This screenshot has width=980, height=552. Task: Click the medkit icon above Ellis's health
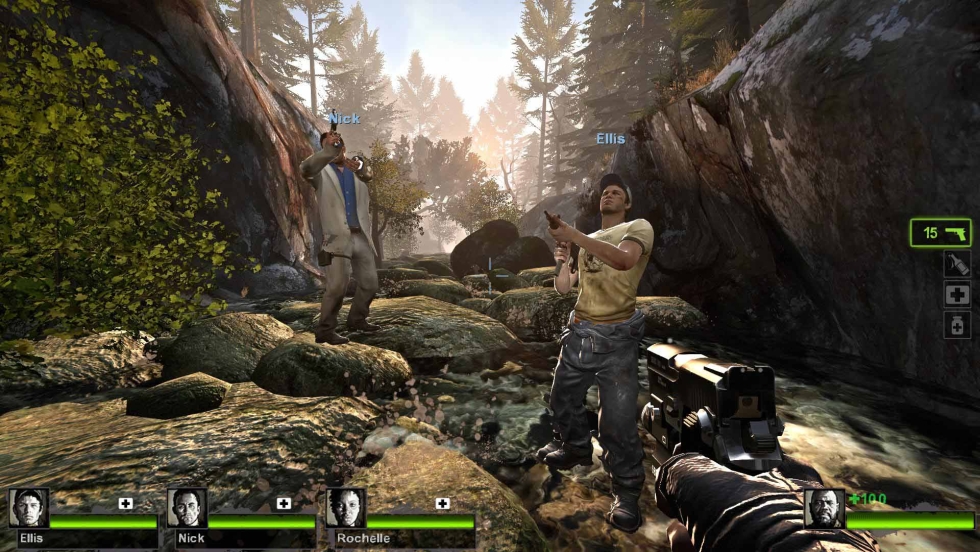click(x=126, y=503)
